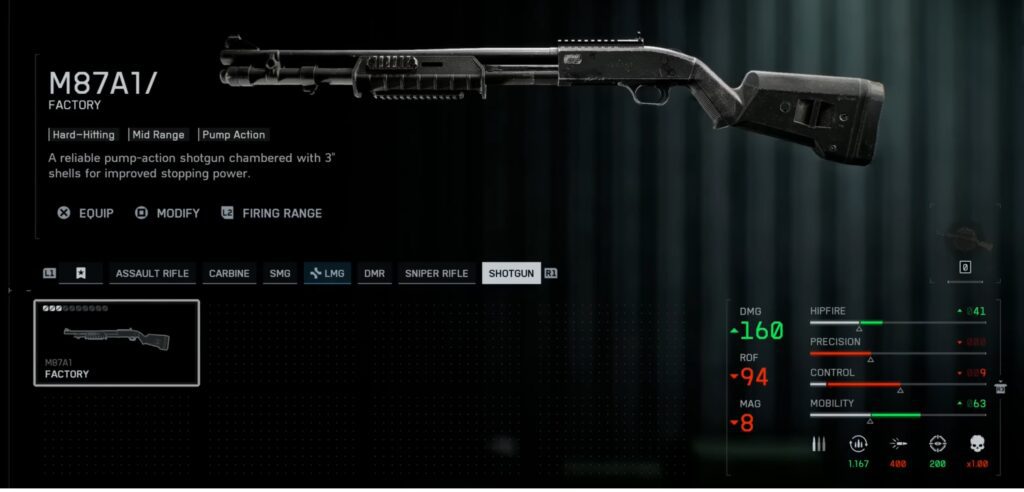
Task: Equip the M87A1 shotgun
Action: [86, 213]
